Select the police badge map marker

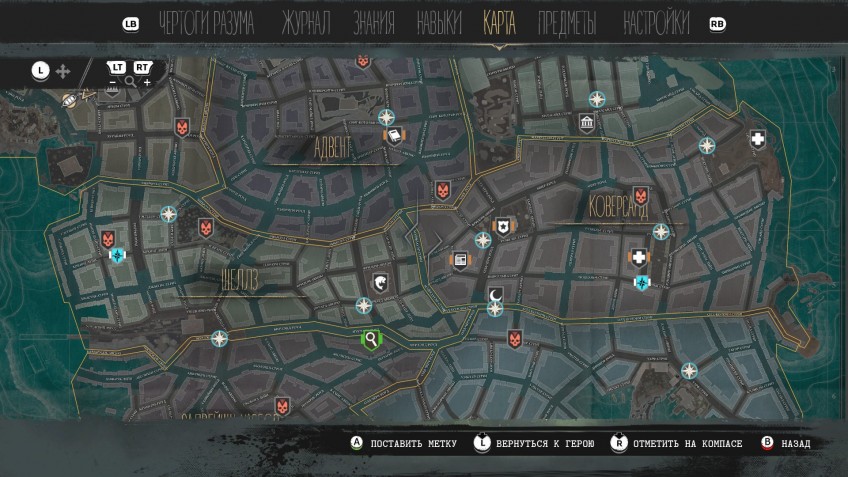pos(503,226)
